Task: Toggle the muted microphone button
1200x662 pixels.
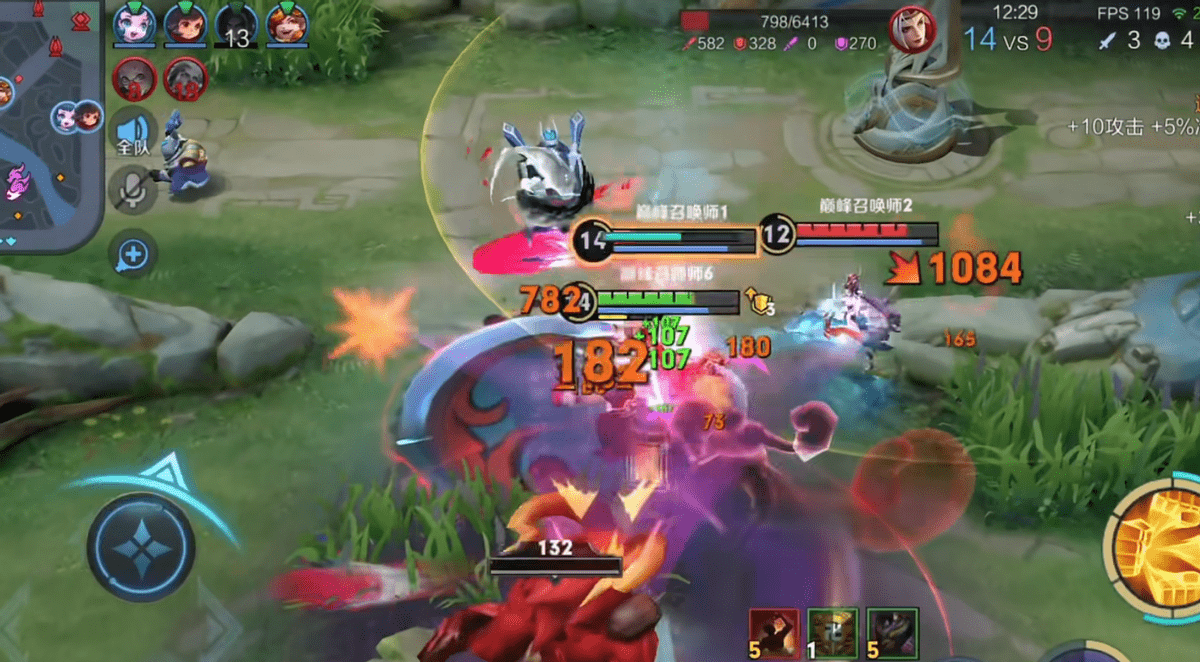Action: point(133,188)
